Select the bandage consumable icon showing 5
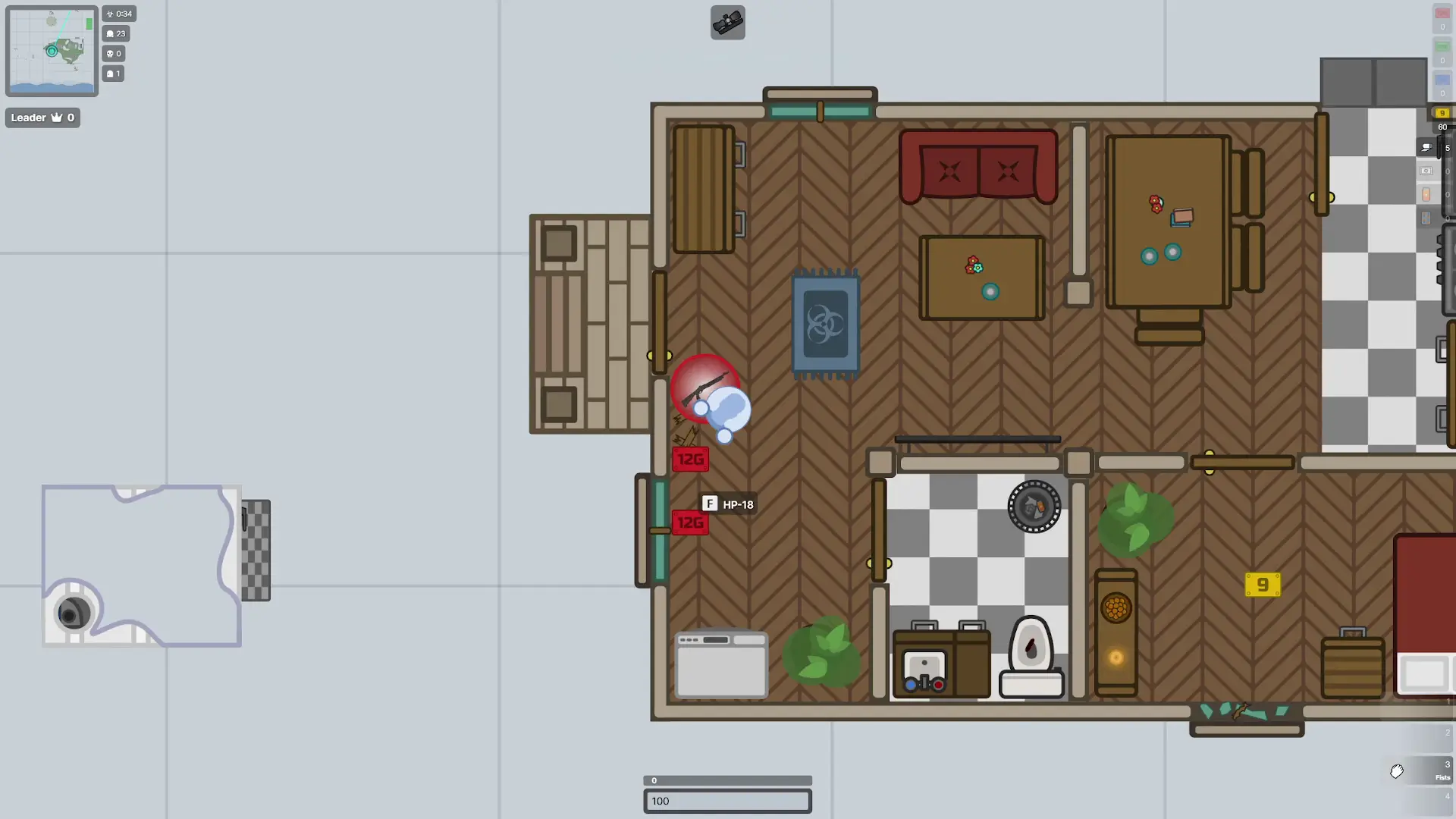 (1426, 147)
